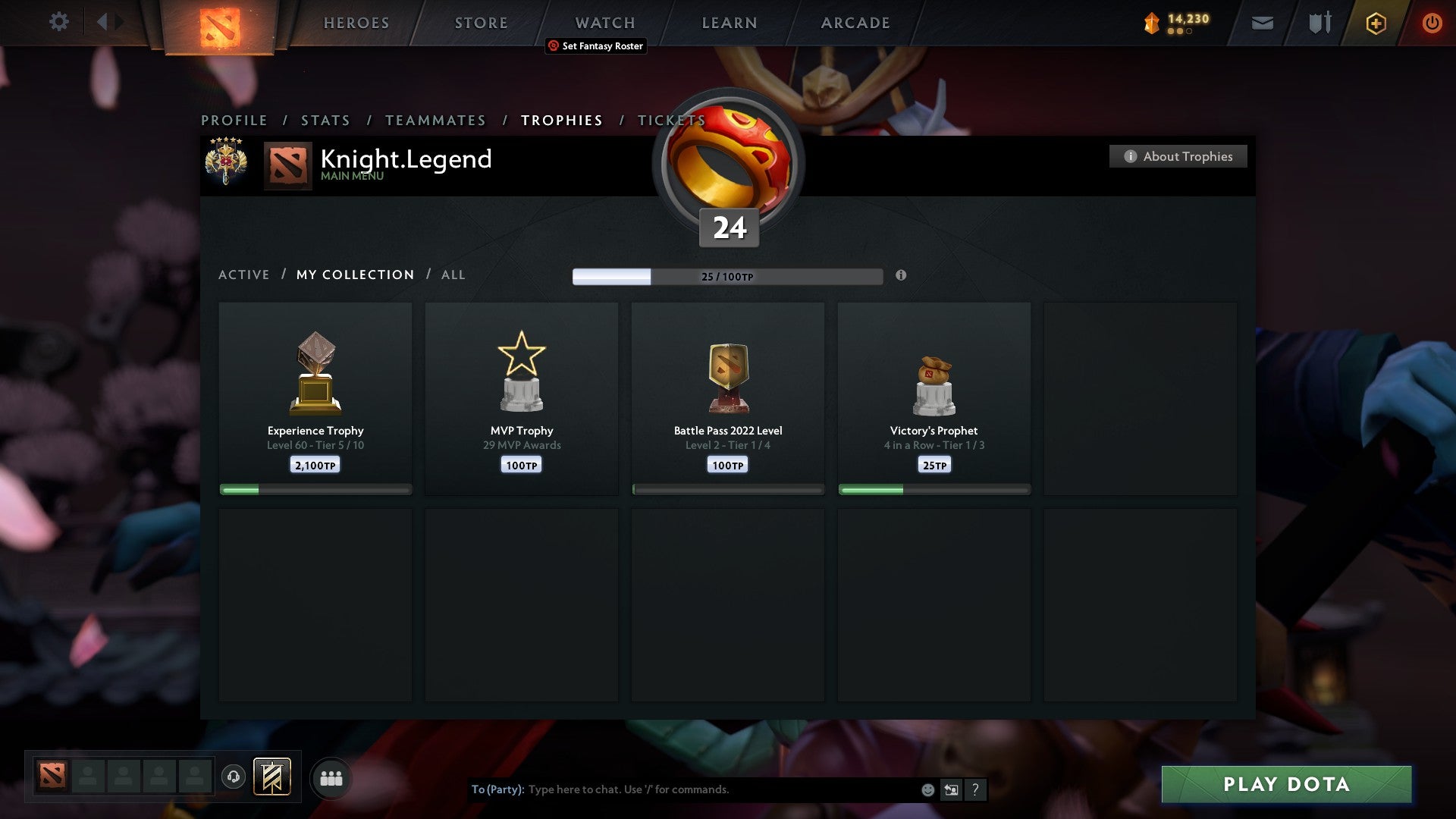
Task: Select the TEAMMATES profile tab
Action: (436, 120)
